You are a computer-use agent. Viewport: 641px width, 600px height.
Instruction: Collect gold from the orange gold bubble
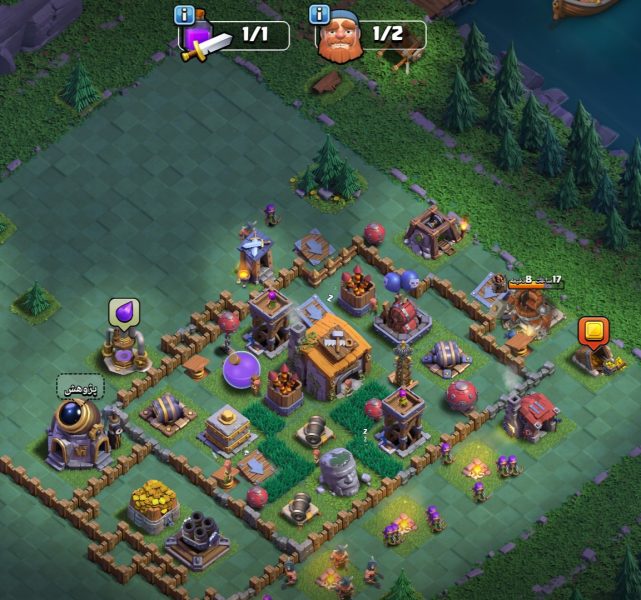pyautogui.click(x=593, y=331)
